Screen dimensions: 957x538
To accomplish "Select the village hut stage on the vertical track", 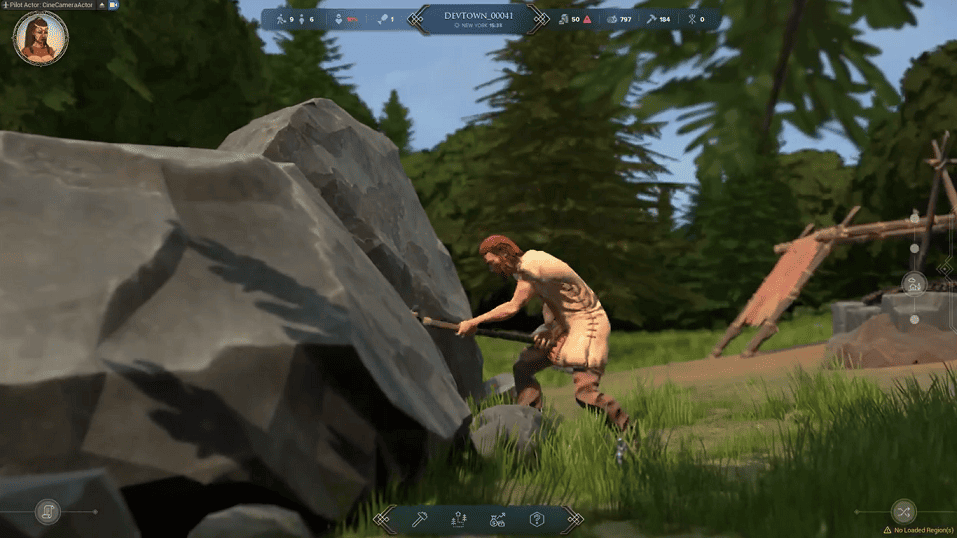I will pyautogui.click(x=914, y=284).
